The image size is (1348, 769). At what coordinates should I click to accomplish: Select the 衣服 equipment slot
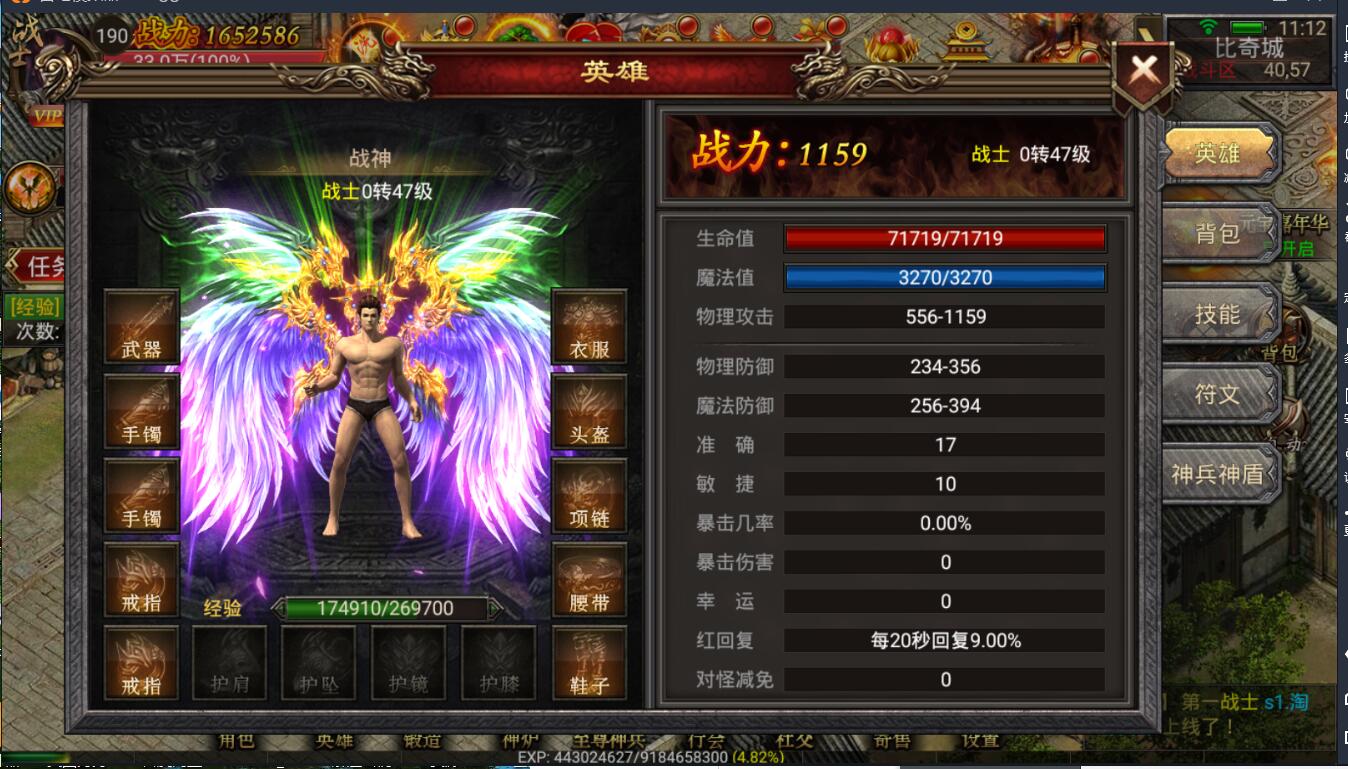tap(589, 326)
